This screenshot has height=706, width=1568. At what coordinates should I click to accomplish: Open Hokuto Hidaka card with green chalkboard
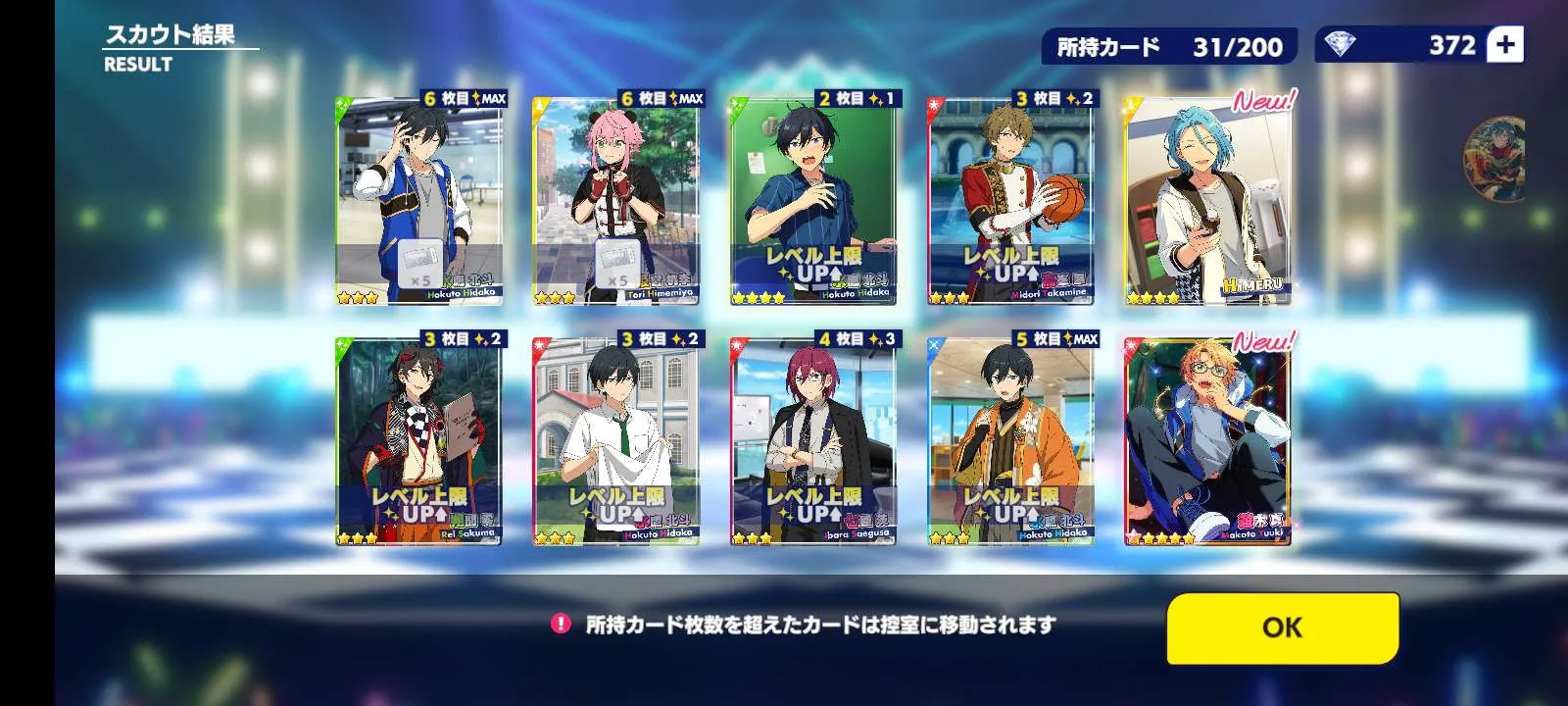813,201
